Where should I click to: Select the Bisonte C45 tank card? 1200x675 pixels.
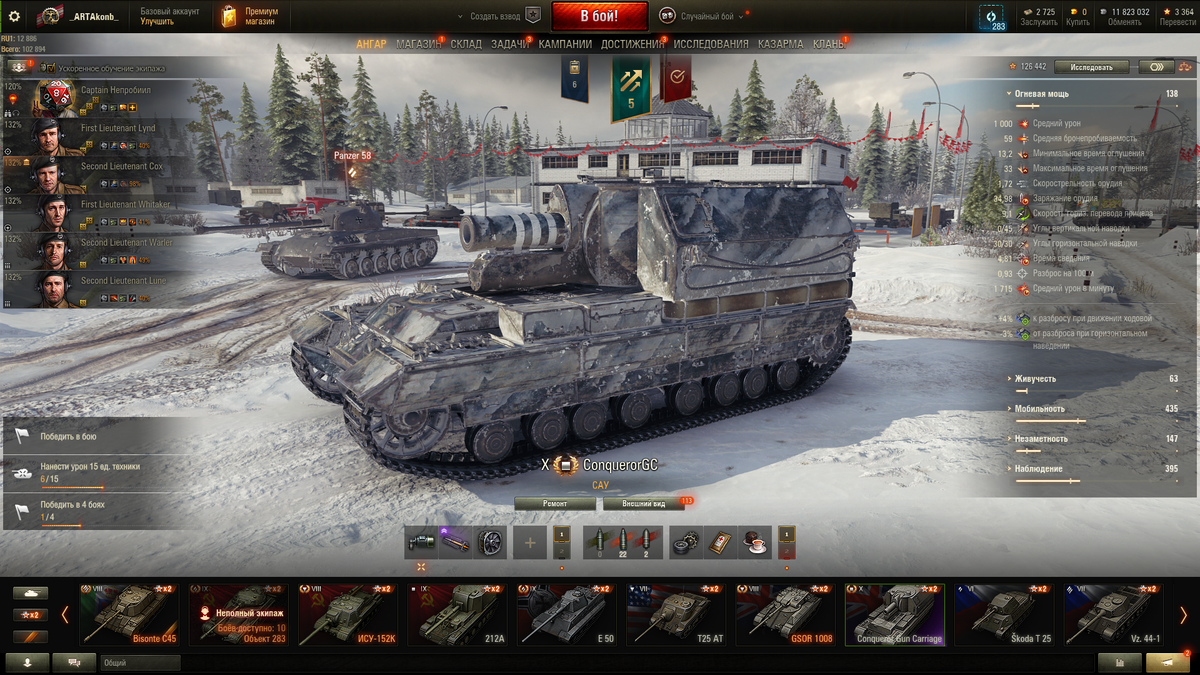click(128, 615)
